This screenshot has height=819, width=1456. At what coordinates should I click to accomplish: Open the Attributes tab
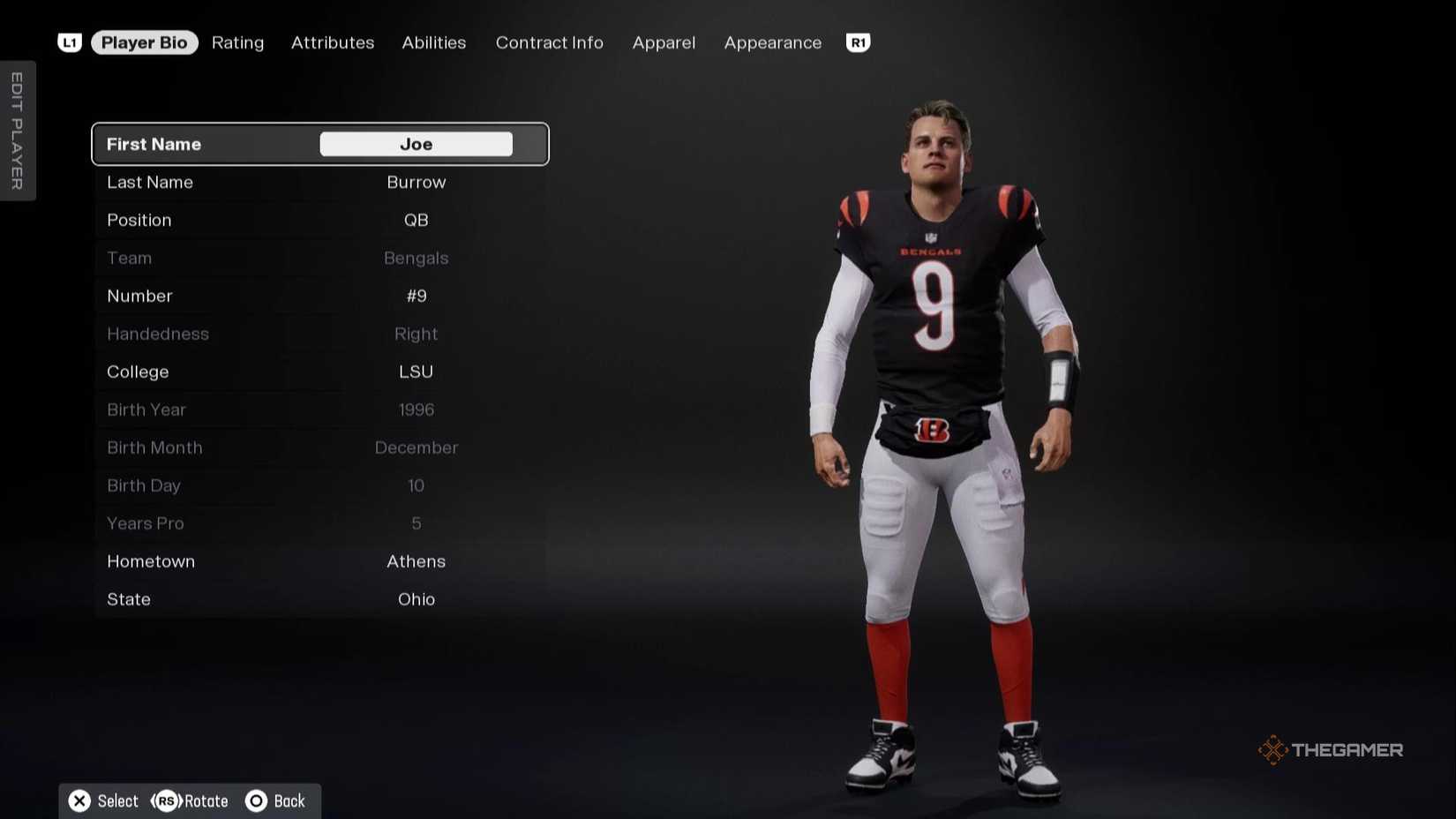(332, 42)
